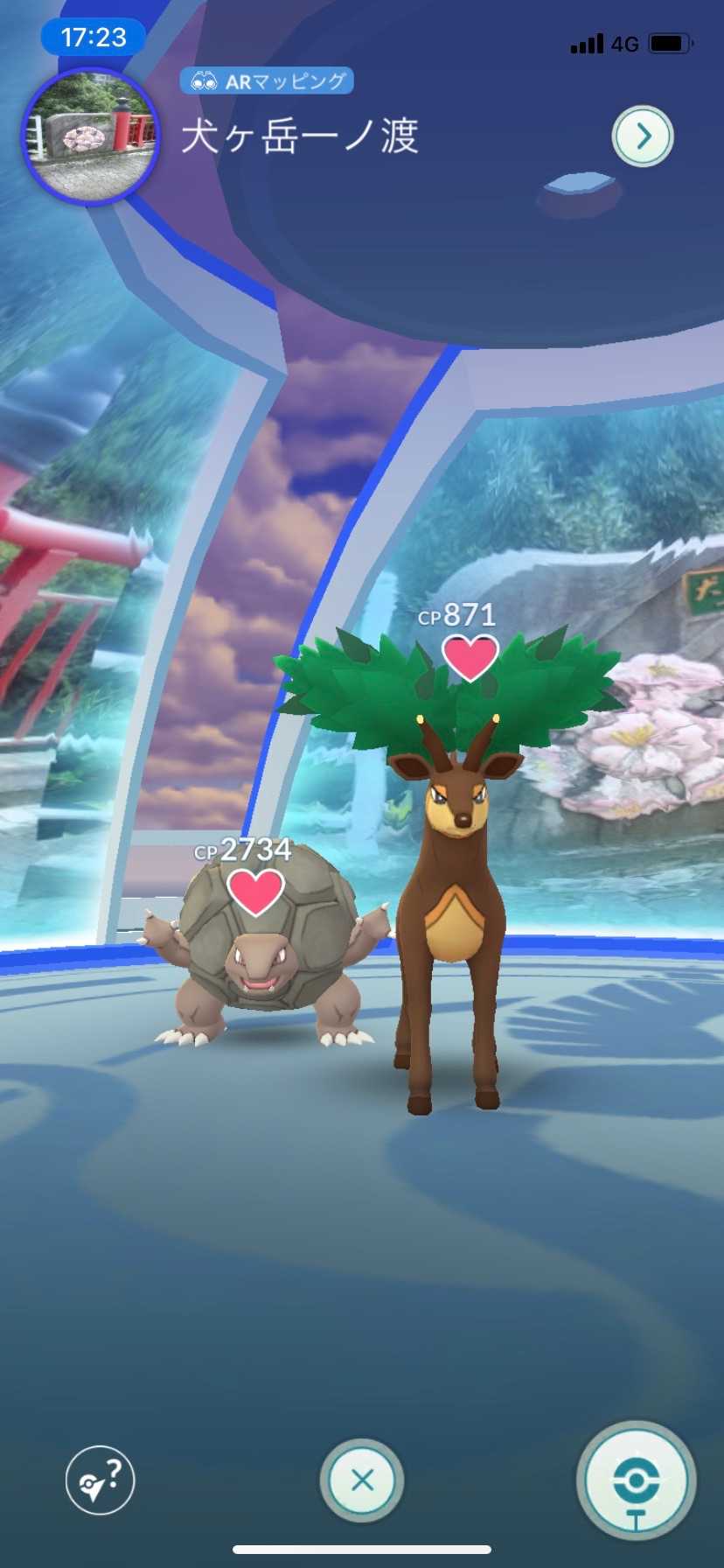724x1568 pixels.
Task: Show the next gym page arrow
Action: pos(643,136)
